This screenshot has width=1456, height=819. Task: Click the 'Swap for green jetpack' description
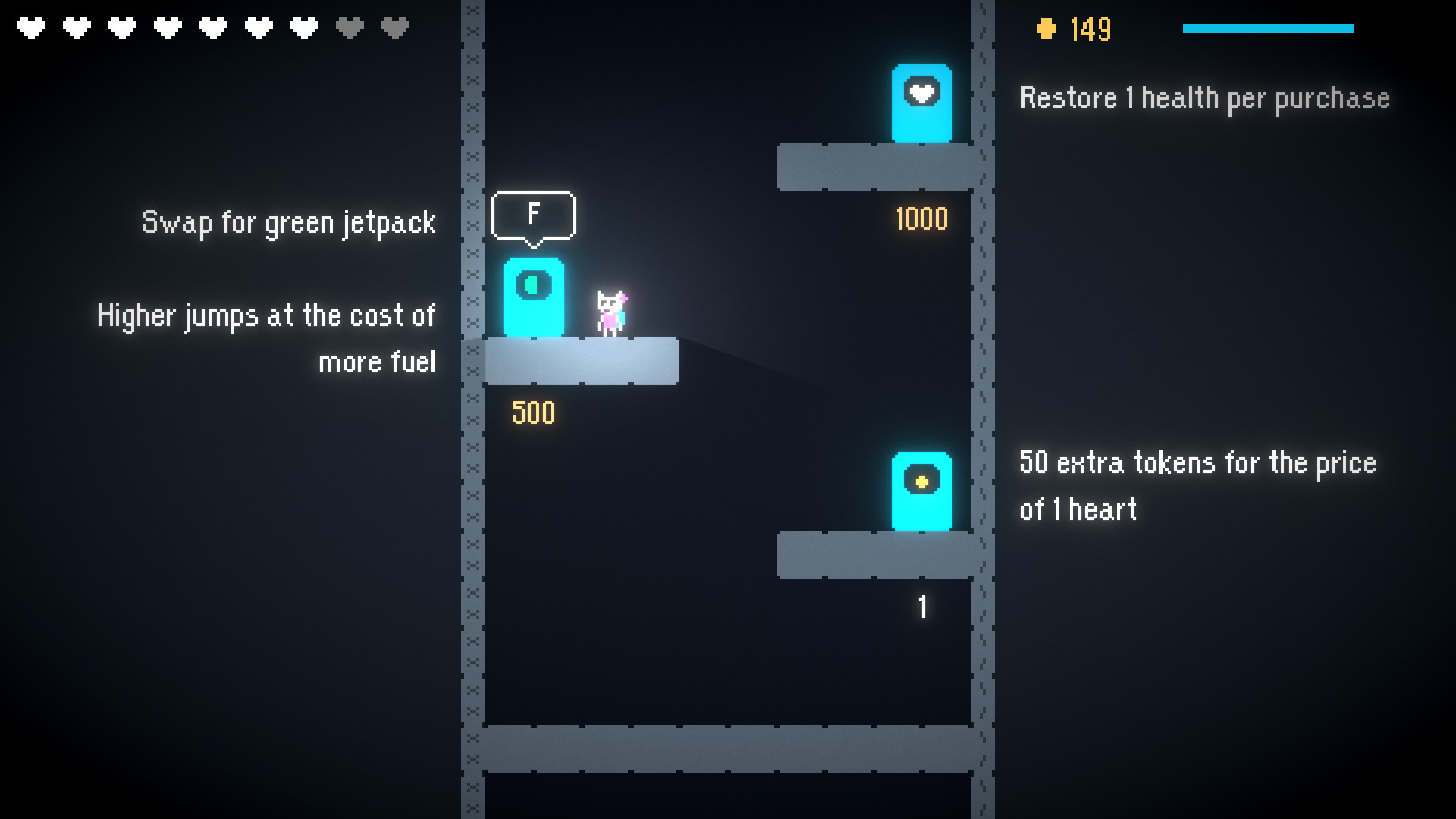pos(289,221)
